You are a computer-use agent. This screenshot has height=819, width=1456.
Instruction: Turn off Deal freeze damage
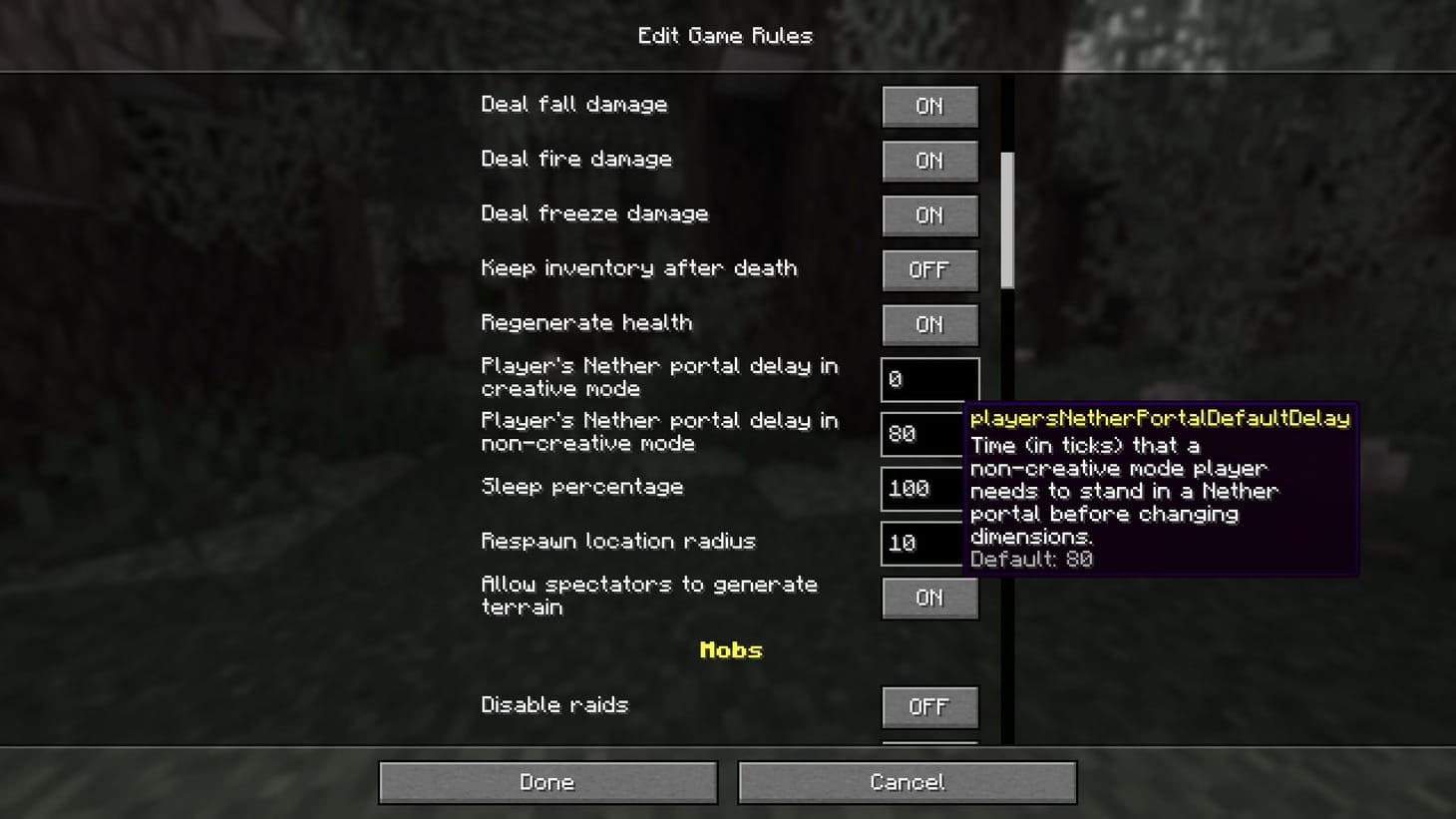[928, 215]
